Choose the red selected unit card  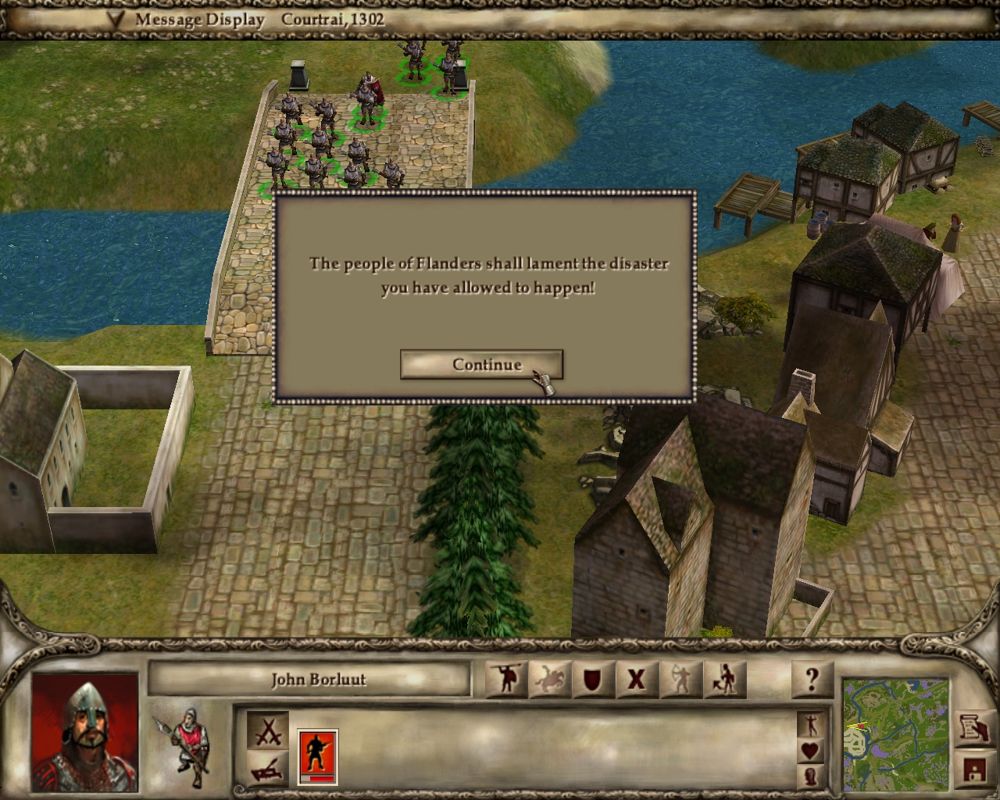click(317, 756)
